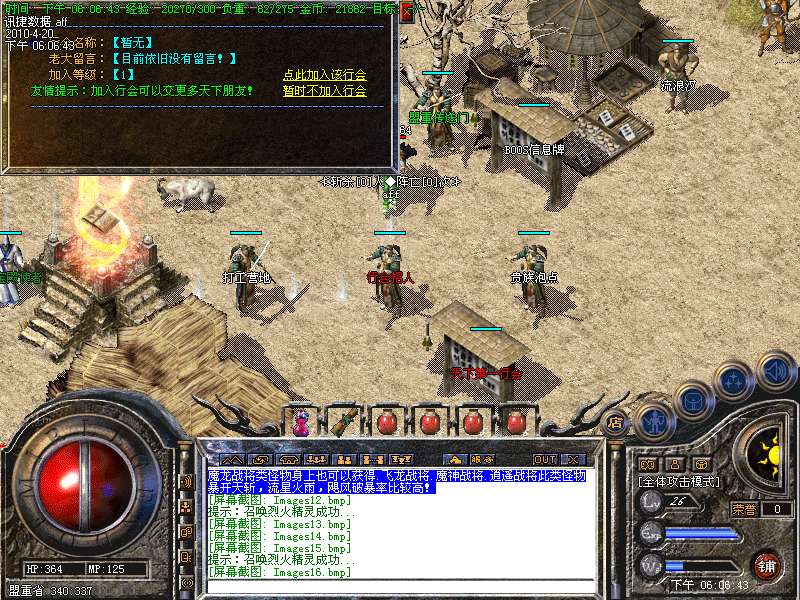Click the red 铺 stall button
800x600 pixels.
767,565
